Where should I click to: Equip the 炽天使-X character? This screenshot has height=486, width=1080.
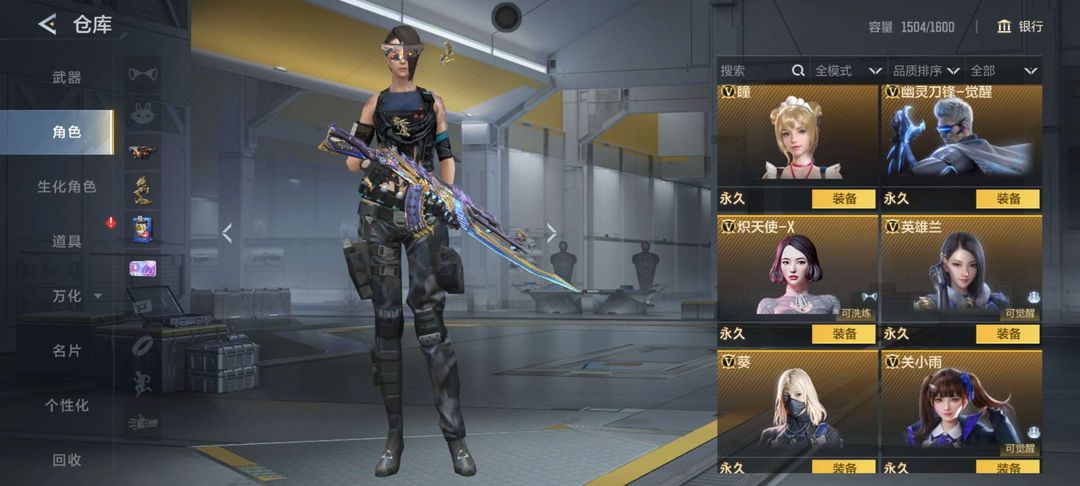[x=843, y=334]
